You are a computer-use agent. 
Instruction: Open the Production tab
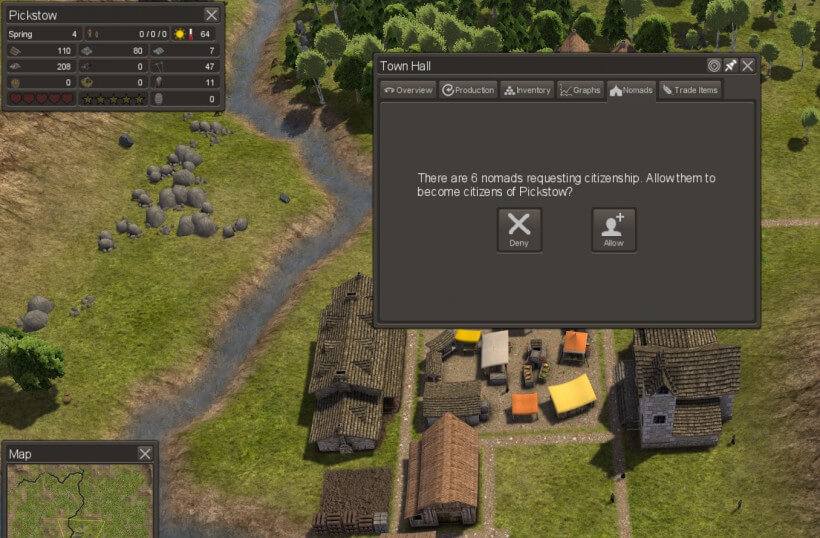[468, 90]
